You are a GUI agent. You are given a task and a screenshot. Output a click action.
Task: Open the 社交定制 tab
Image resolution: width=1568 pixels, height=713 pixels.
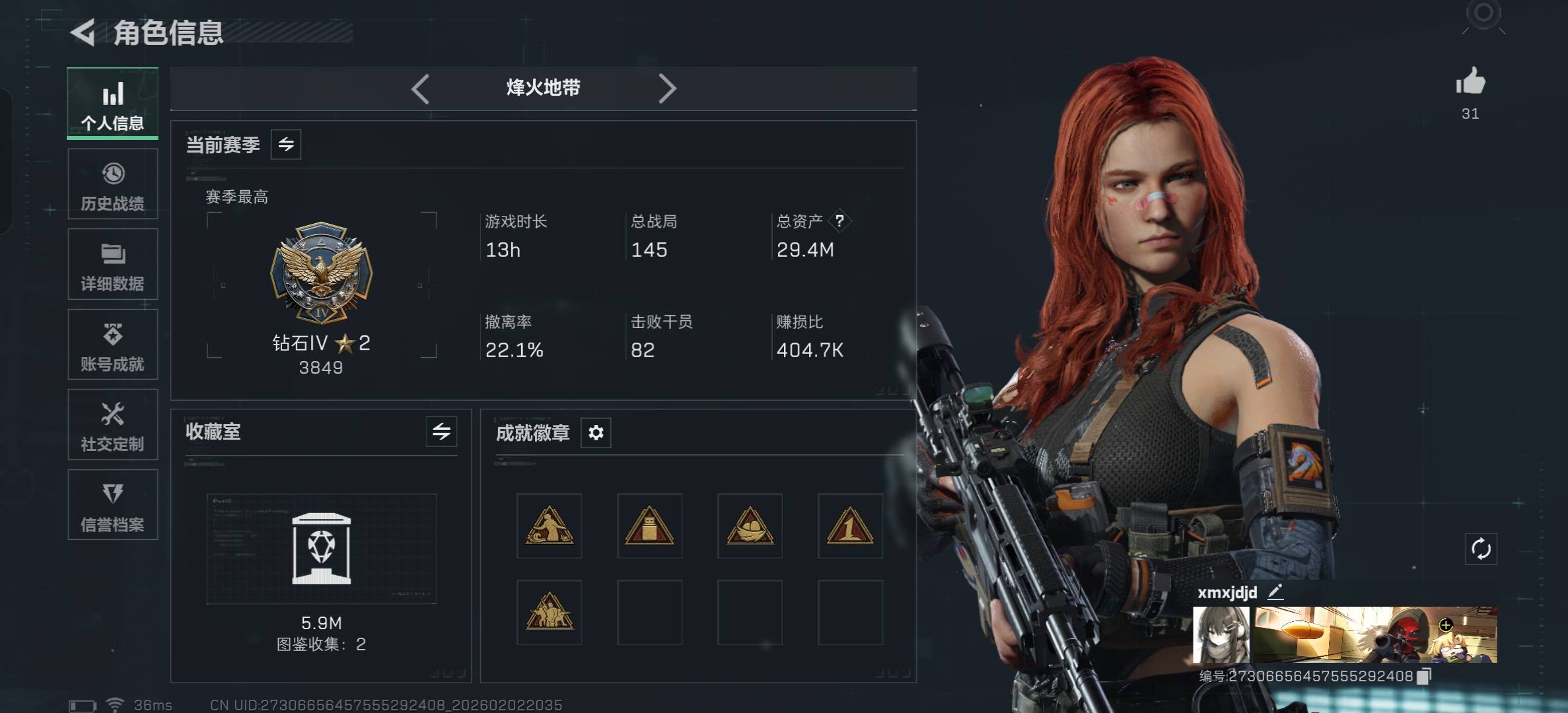pyautogui.click(x=112, y=424)
